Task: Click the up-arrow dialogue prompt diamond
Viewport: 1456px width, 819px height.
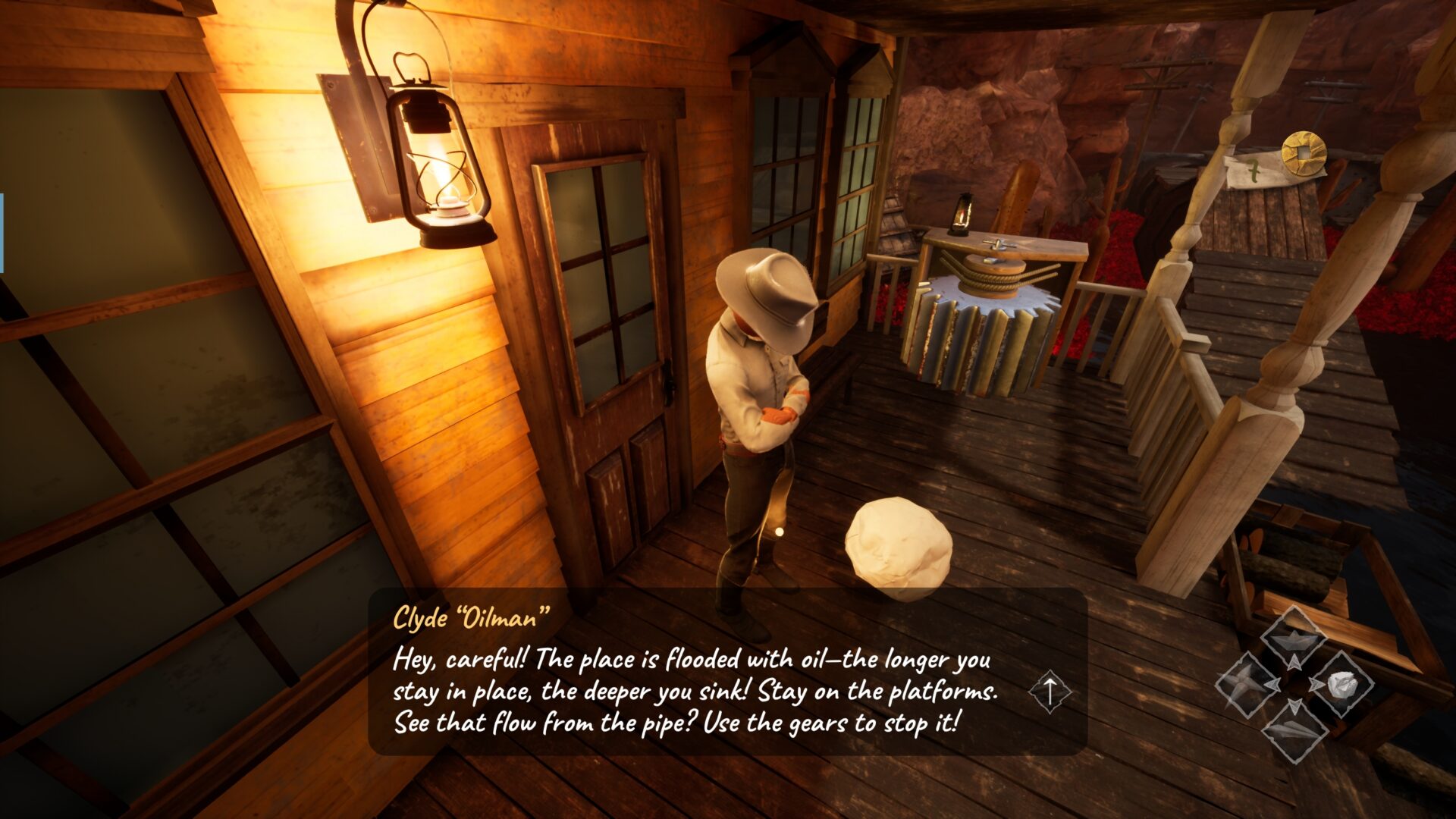Action: [x=1050, y=692]
